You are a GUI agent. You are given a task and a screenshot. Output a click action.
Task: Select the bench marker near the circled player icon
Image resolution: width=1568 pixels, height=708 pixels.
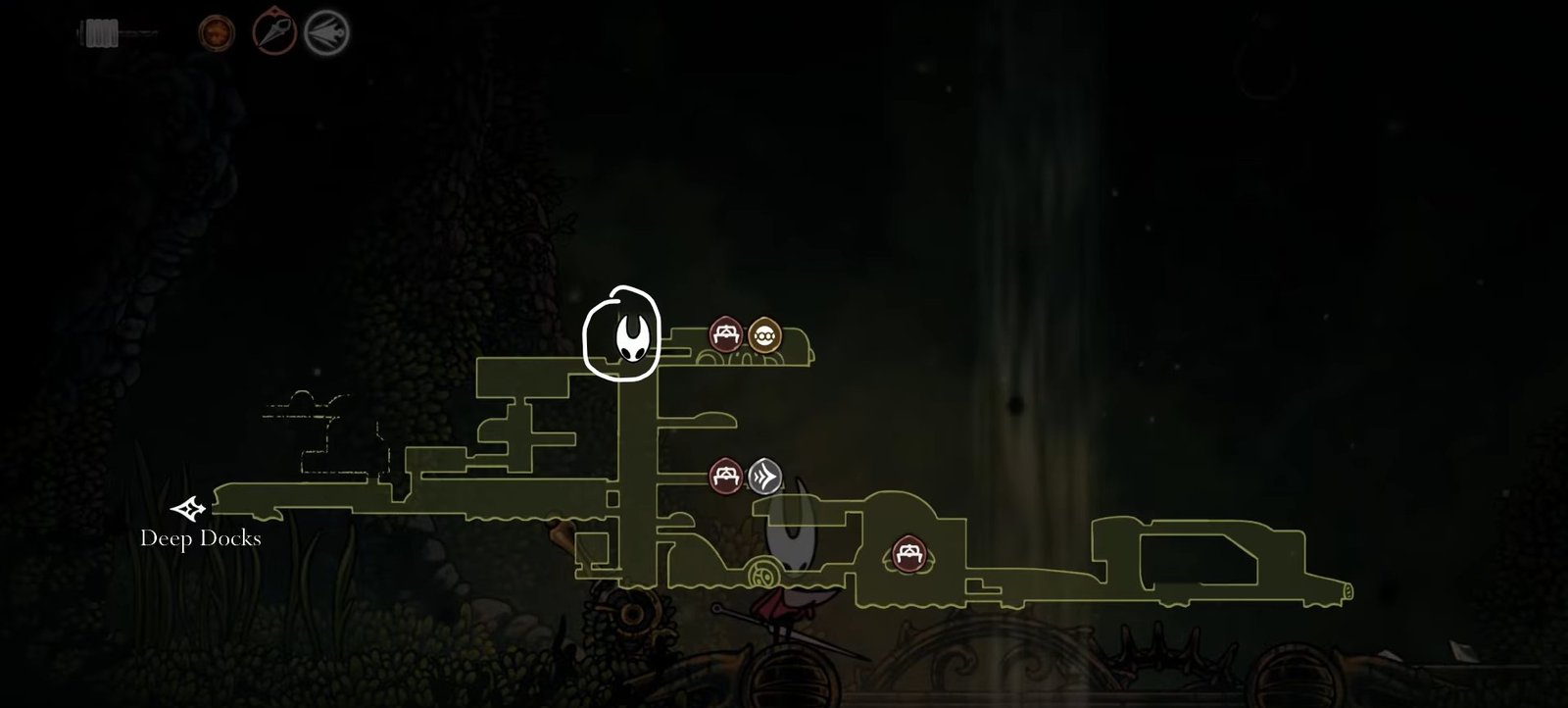725,333
